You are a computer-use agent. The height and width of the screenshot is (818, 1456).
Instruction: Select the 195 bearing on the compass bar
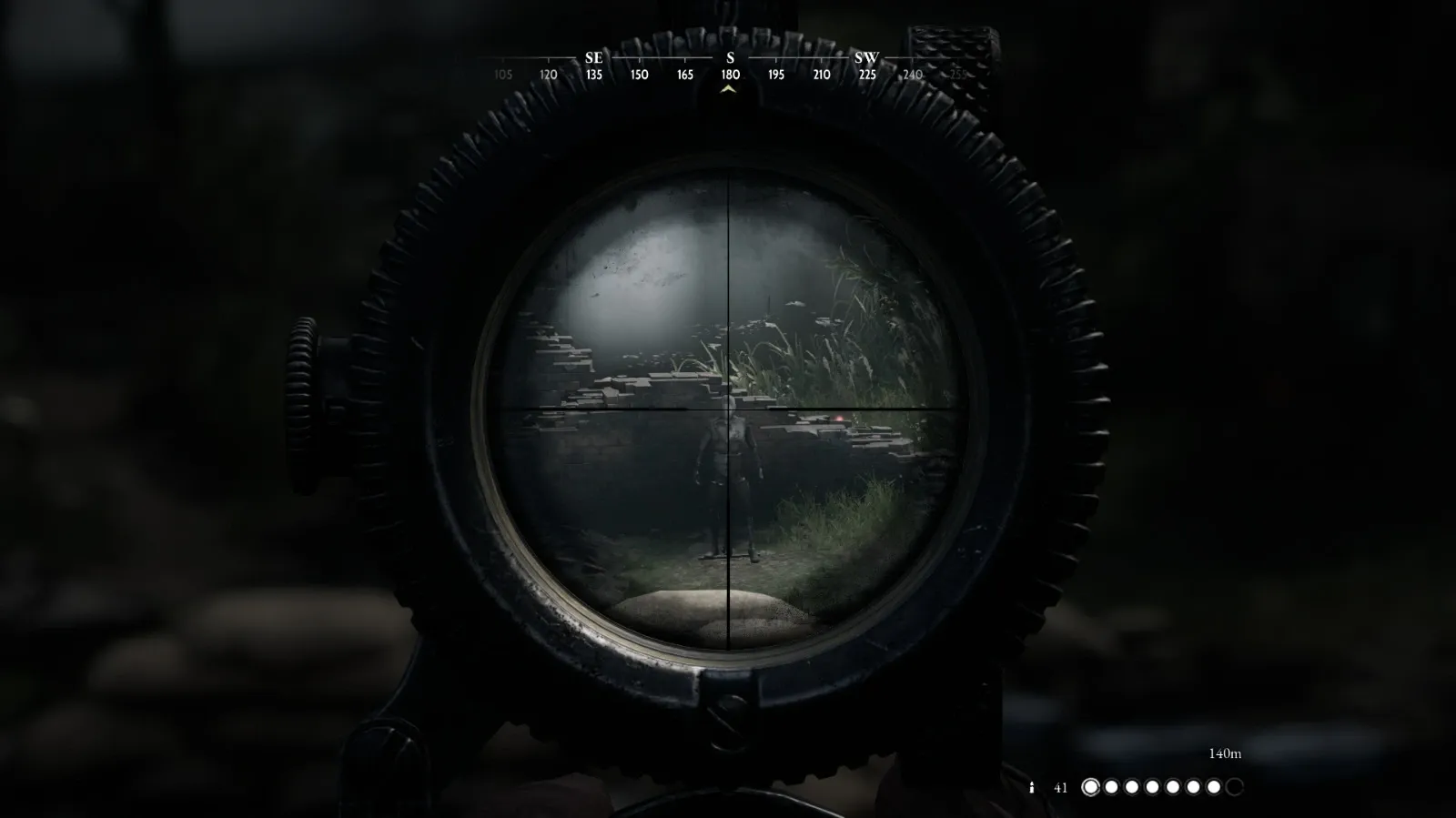[774, 76]
